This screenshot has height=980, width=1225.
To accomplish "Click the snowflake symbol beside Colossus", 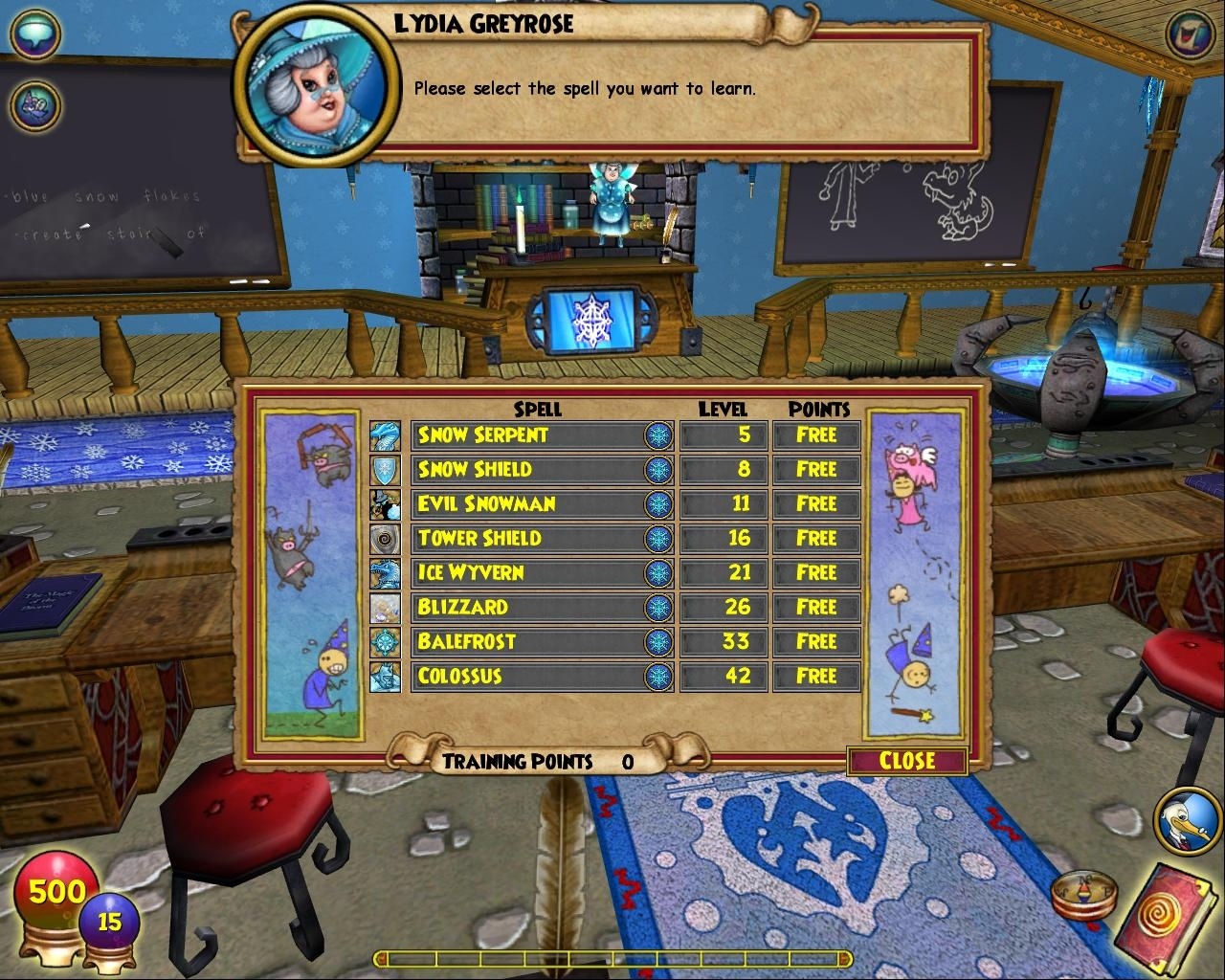I will pos(659,677).
